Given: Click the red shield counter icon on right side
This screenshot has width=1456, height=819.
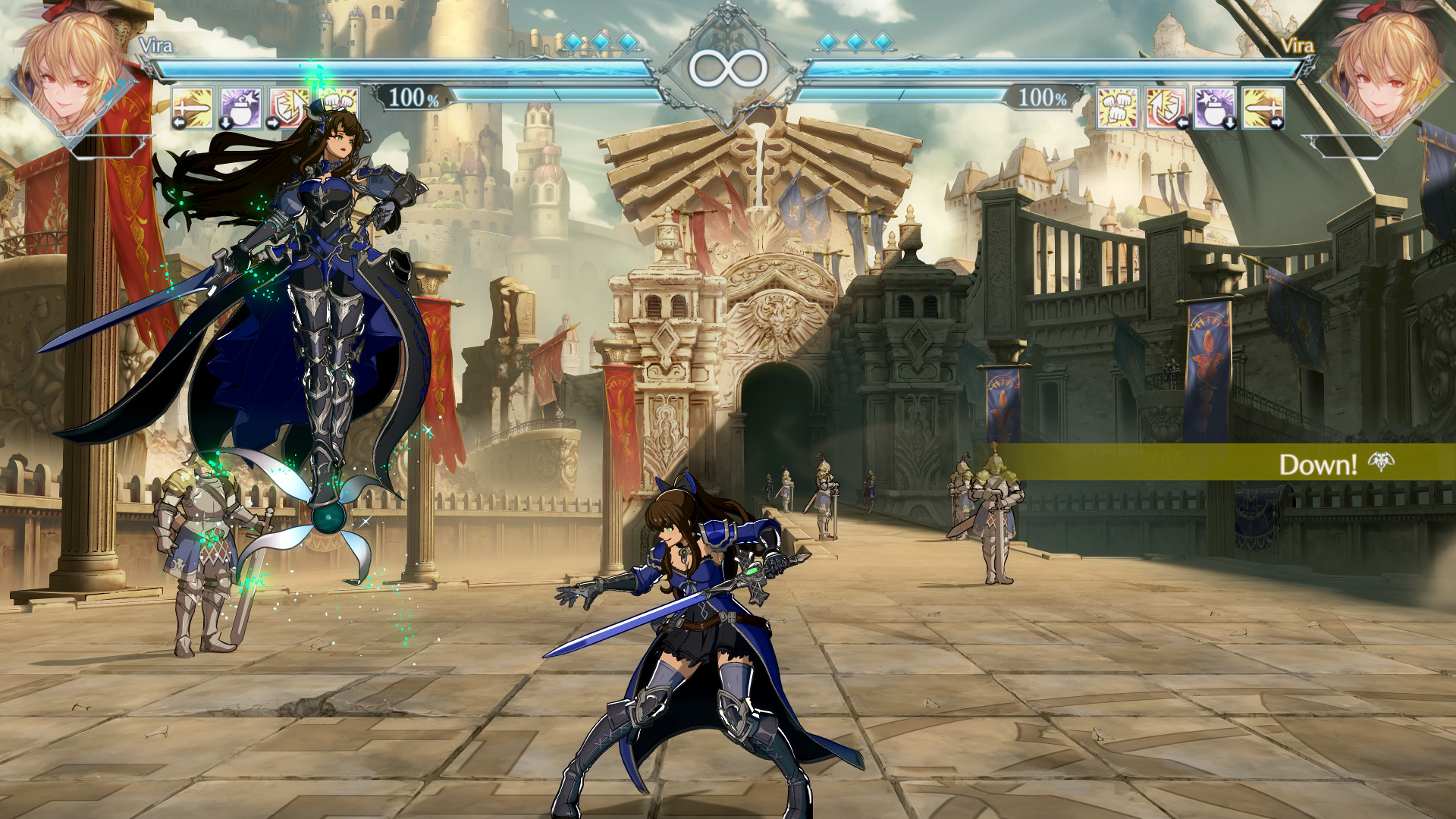Looking at the screenshot, I should click(1166, 108).
